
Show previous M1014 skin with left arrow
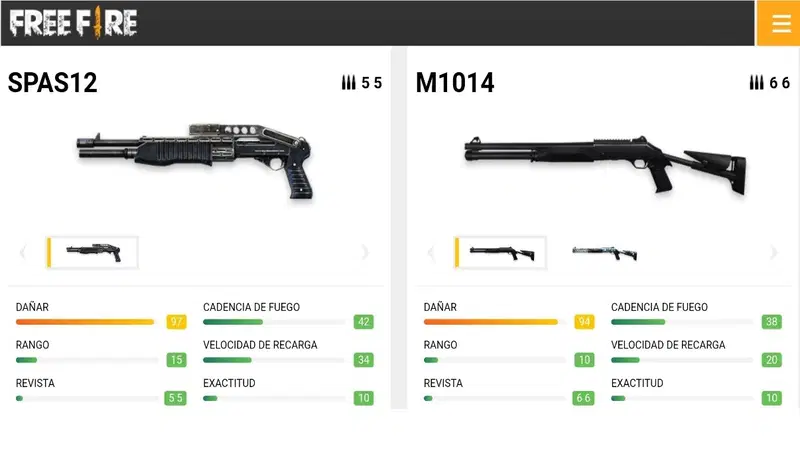click(431, 253)
